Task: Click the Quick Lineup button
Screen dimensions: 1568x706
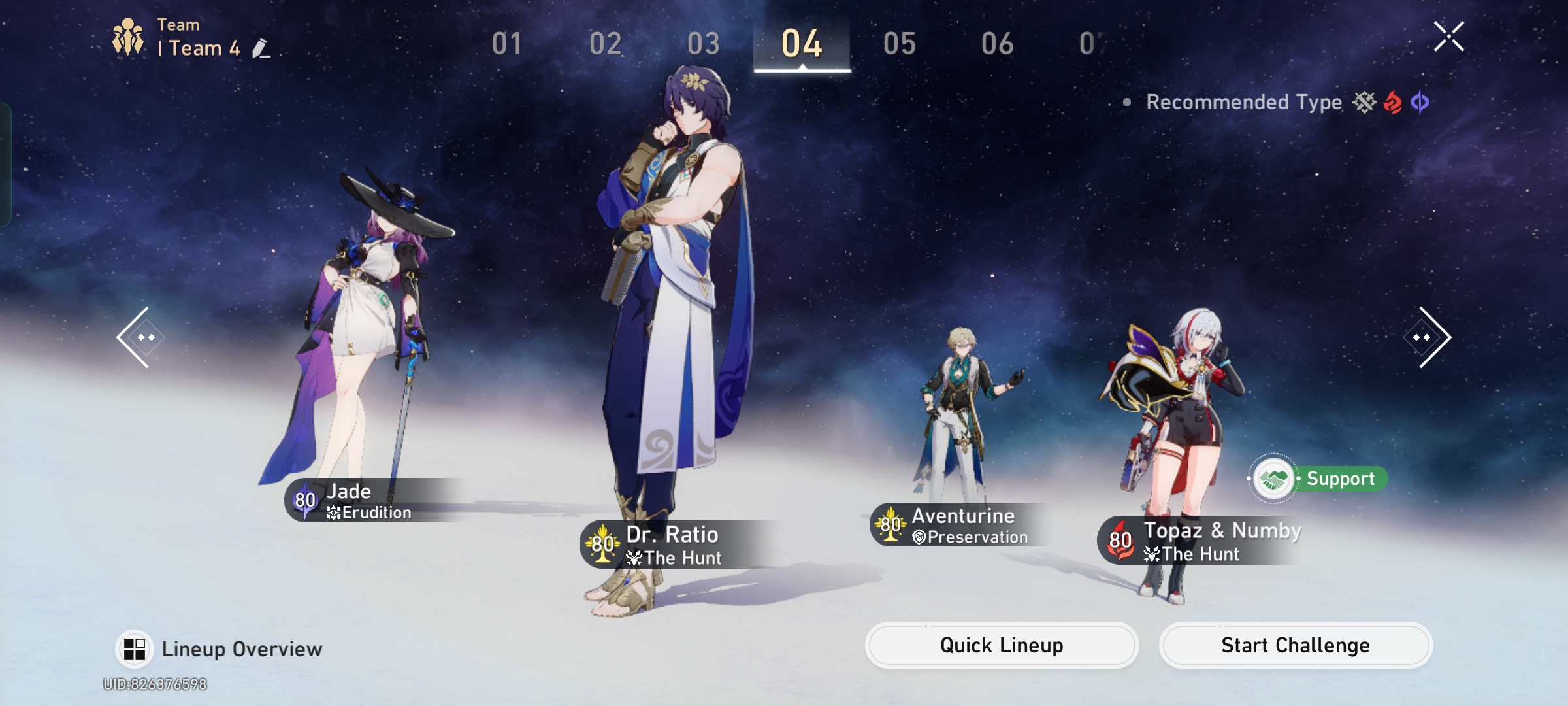Action: pyautogui.click(x=1002, y=645)
